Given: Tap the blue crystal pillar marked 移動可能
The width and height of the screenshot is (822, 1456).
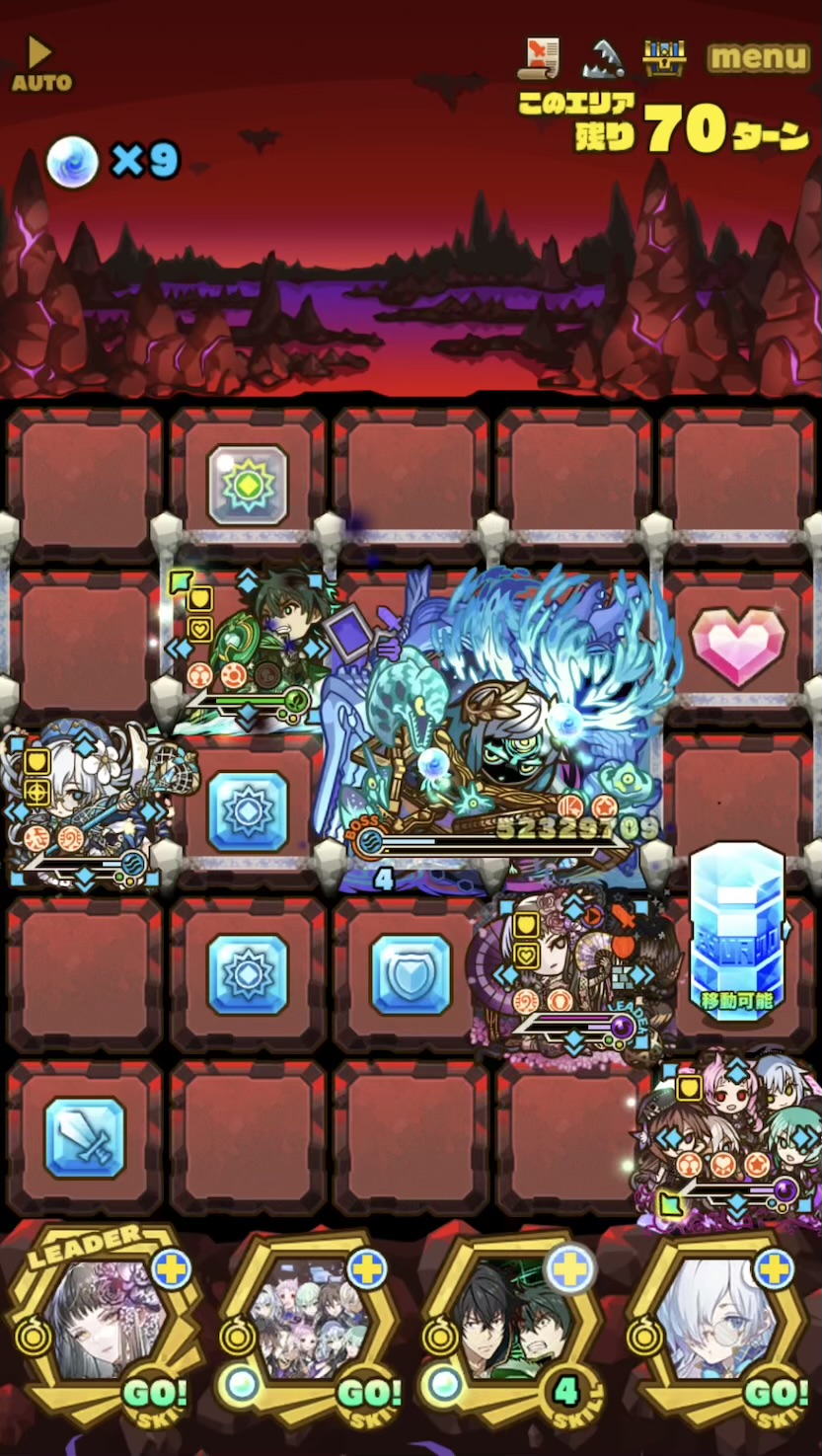Looking at the screenshot, I should (736, 928).
